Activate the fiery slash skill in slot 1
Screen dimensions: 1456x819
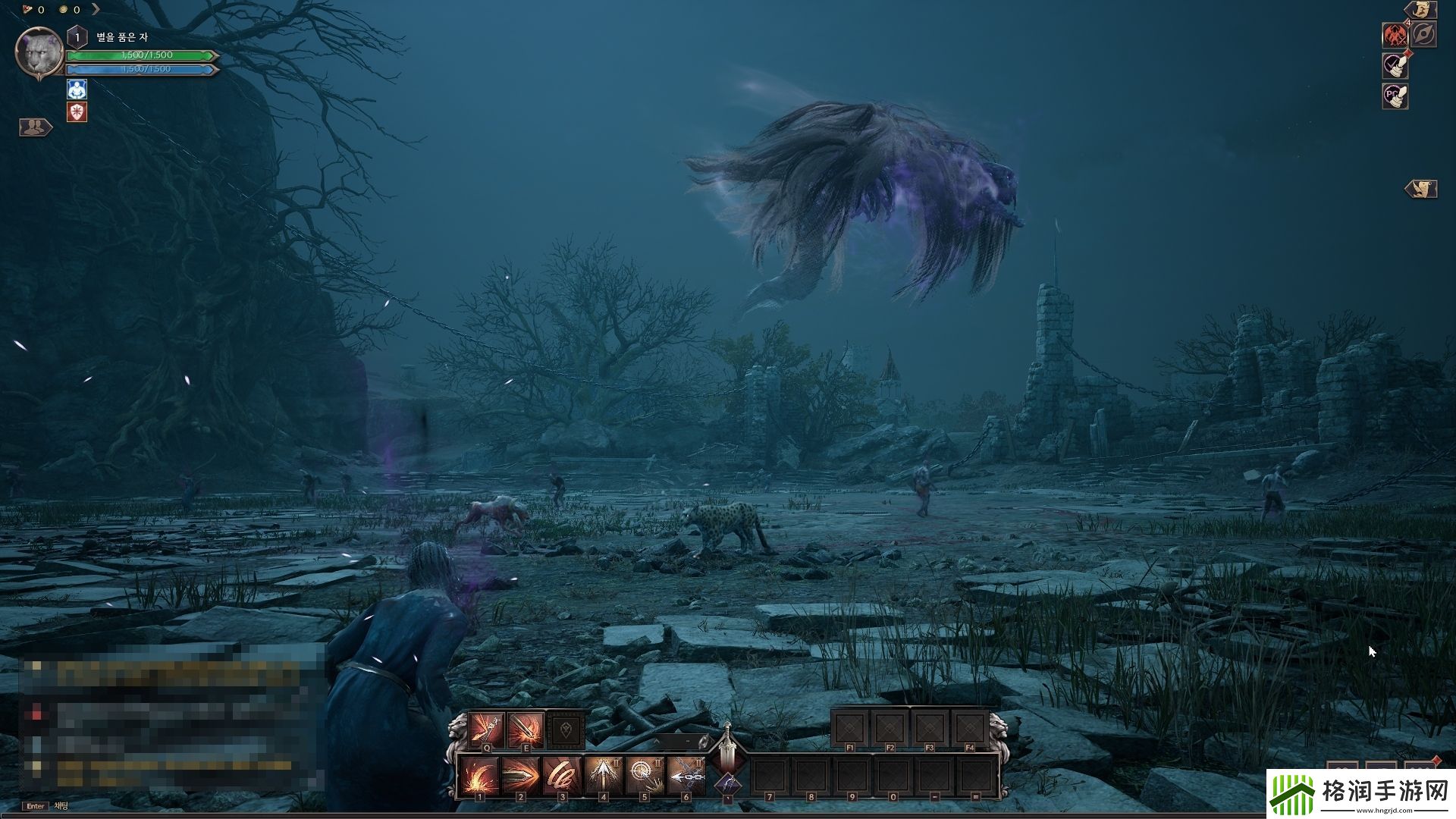(x=479, y=775)
